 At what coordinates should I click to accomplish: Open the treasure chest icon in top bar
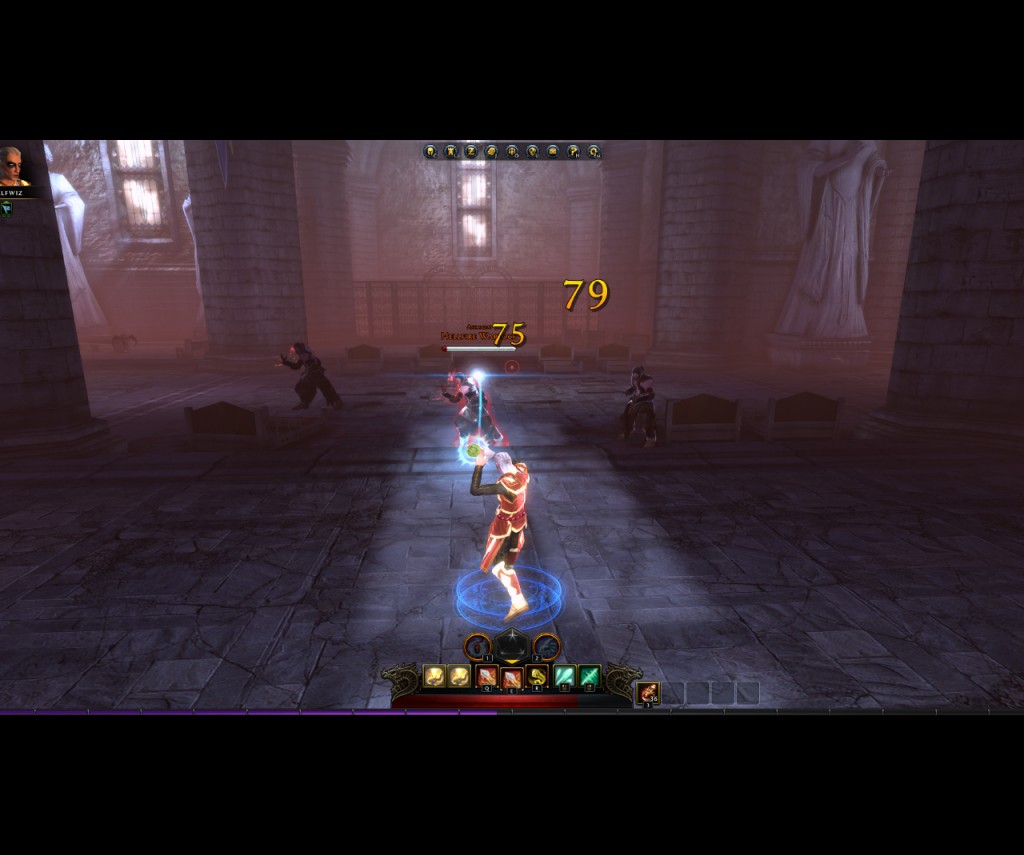coord(553,152)
